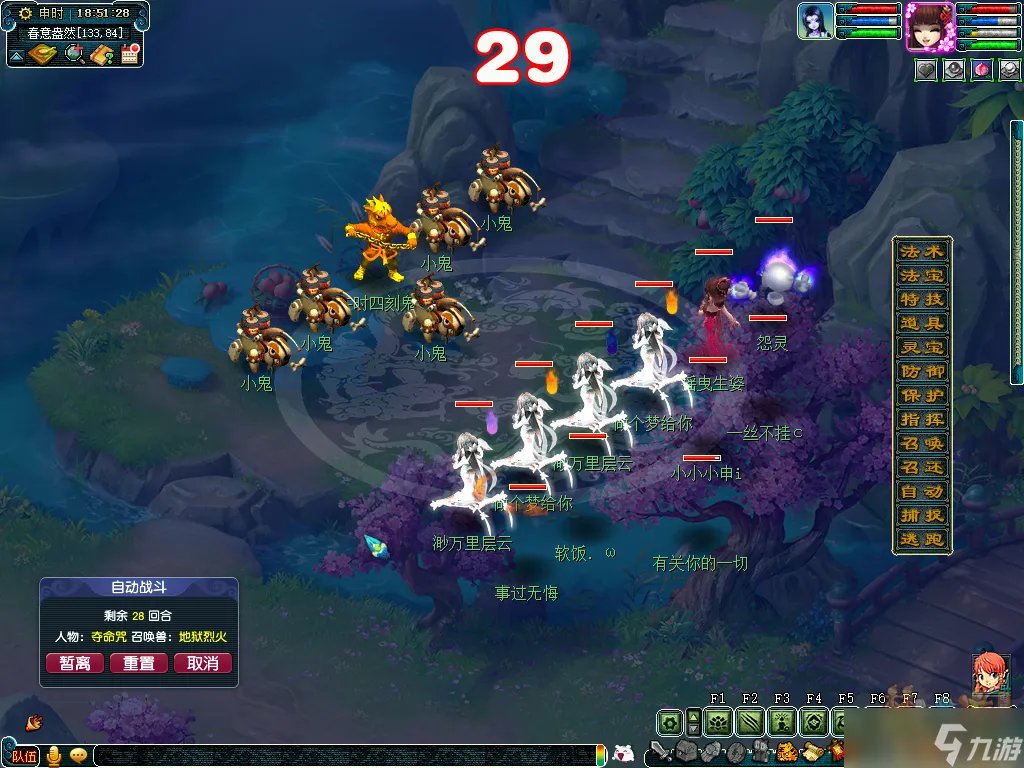Screen dimensions: 1024x768
Task: Choose the 法宝 treasure command
Action: tap(921, 275)
